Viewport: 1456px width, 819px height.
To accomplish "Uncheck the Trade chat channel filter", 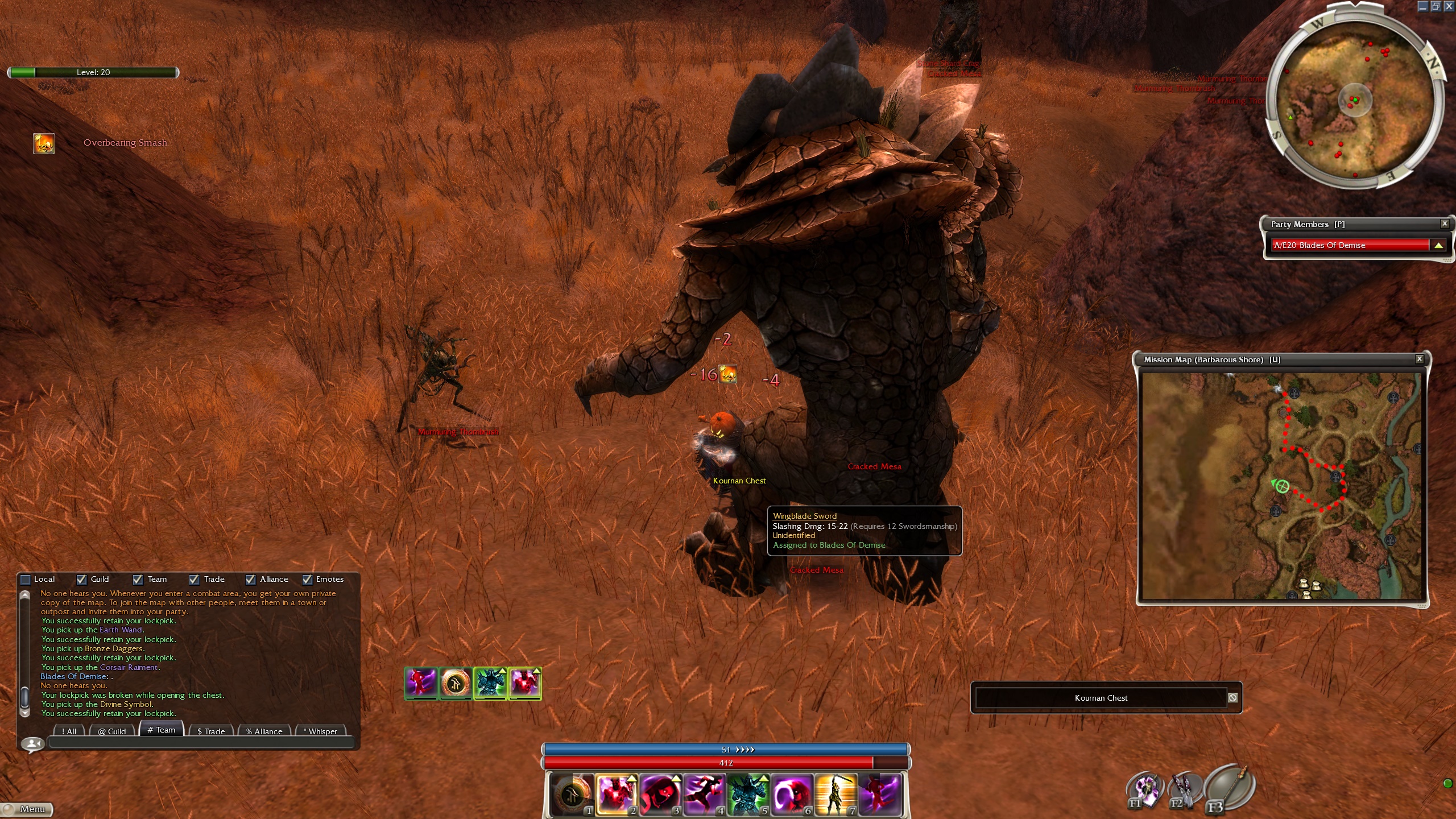I will pyautogui.click(x=194, y=580).
